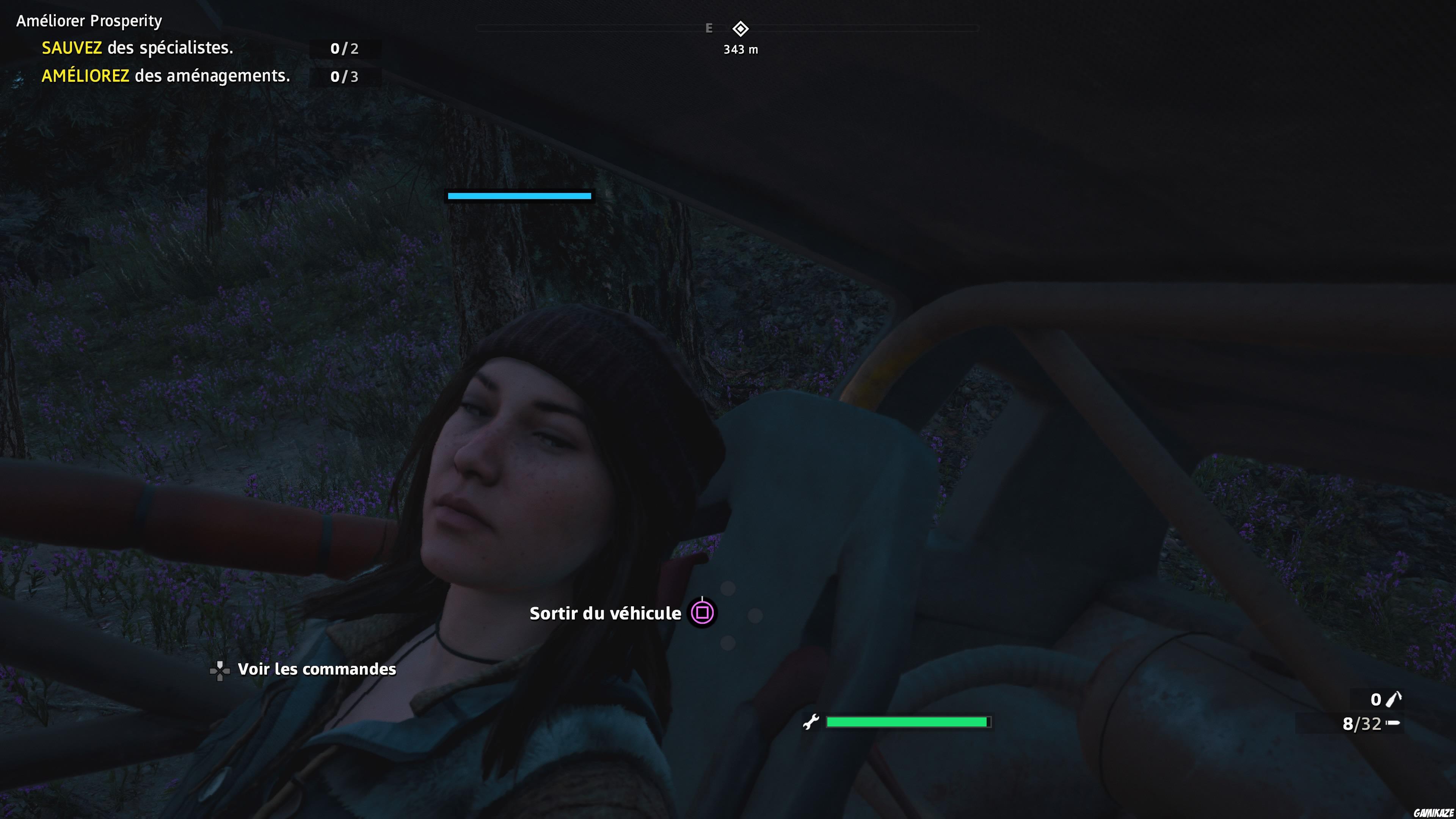The width and height of the screenshot is (1456, 819).
Task: Expand the throwable counter showing 0
Action: coord(1376,699)
